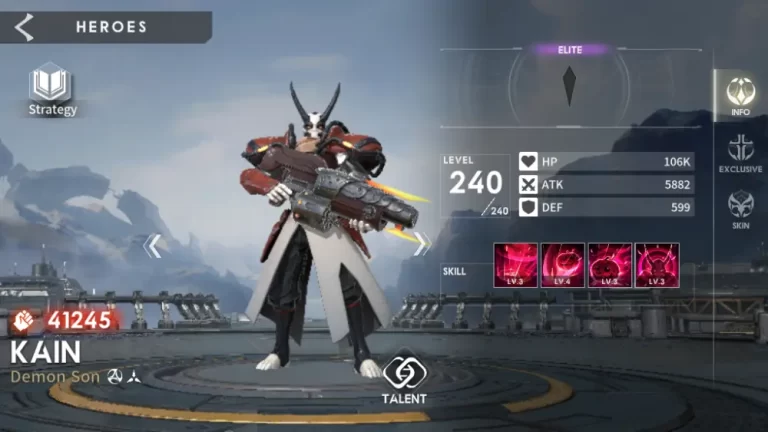Switch to the Exclusive tab
The width and height of the screenshot is (768, 432).
pyautogui.click(x=740, y=153)
